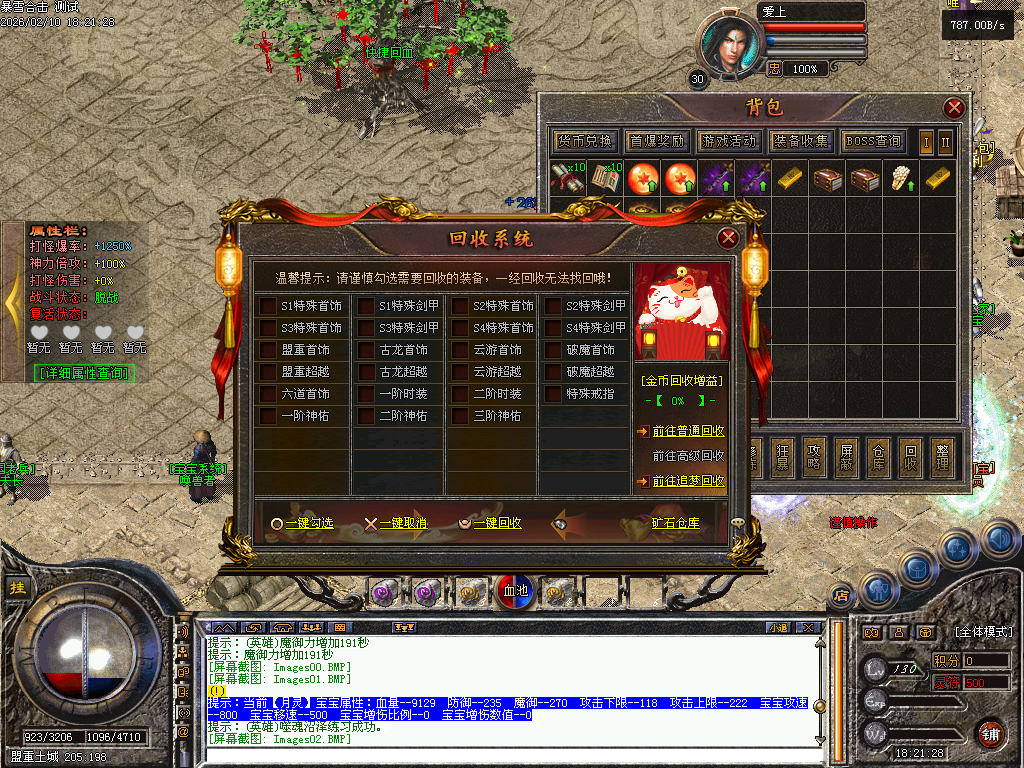Tick the 云游超越 checkbox
Image resolution: width=1024 pixels, height=768 pixels.
pos(459,372)
